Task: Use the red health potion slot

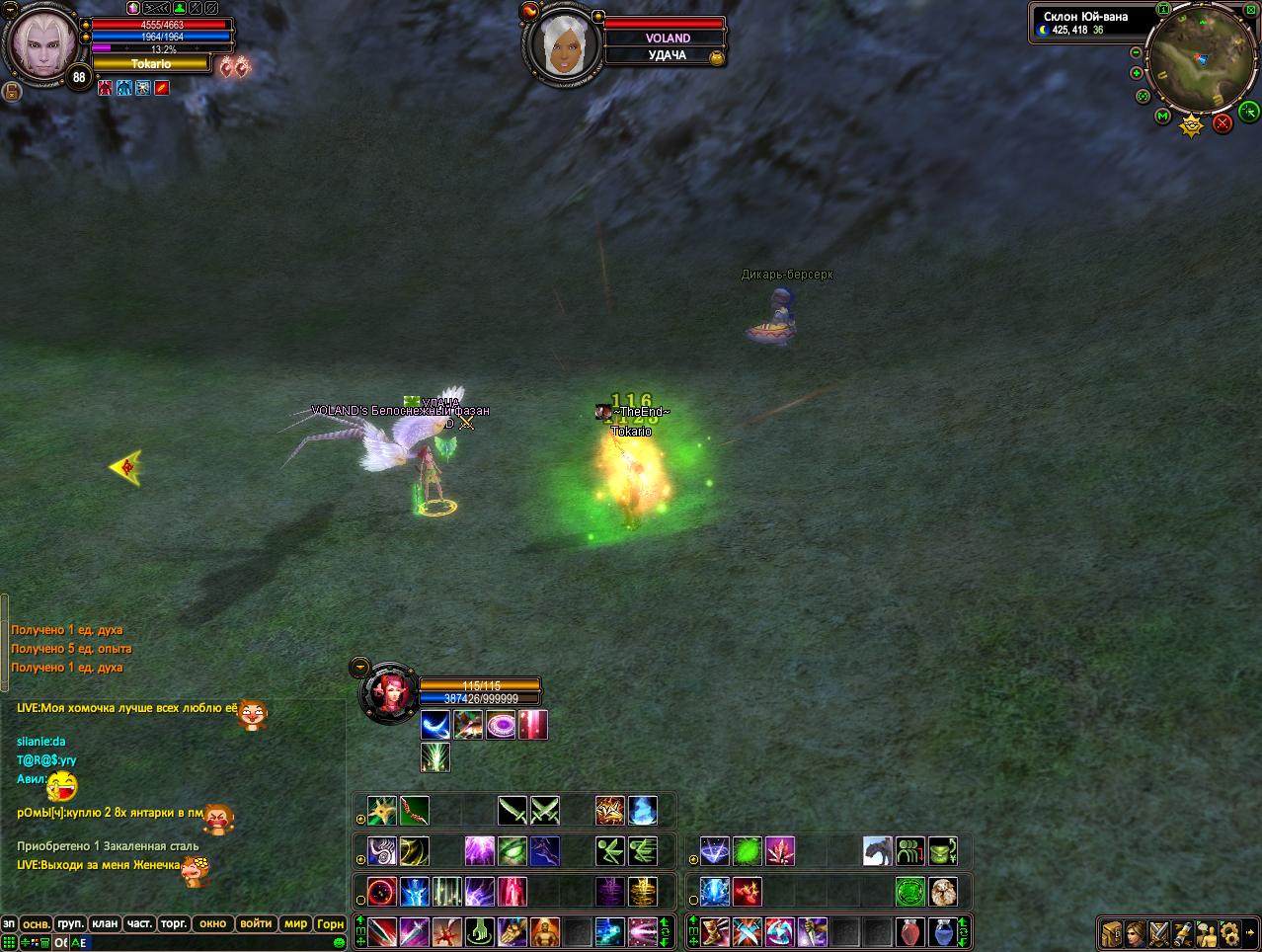Action: [x=911, y=931]
